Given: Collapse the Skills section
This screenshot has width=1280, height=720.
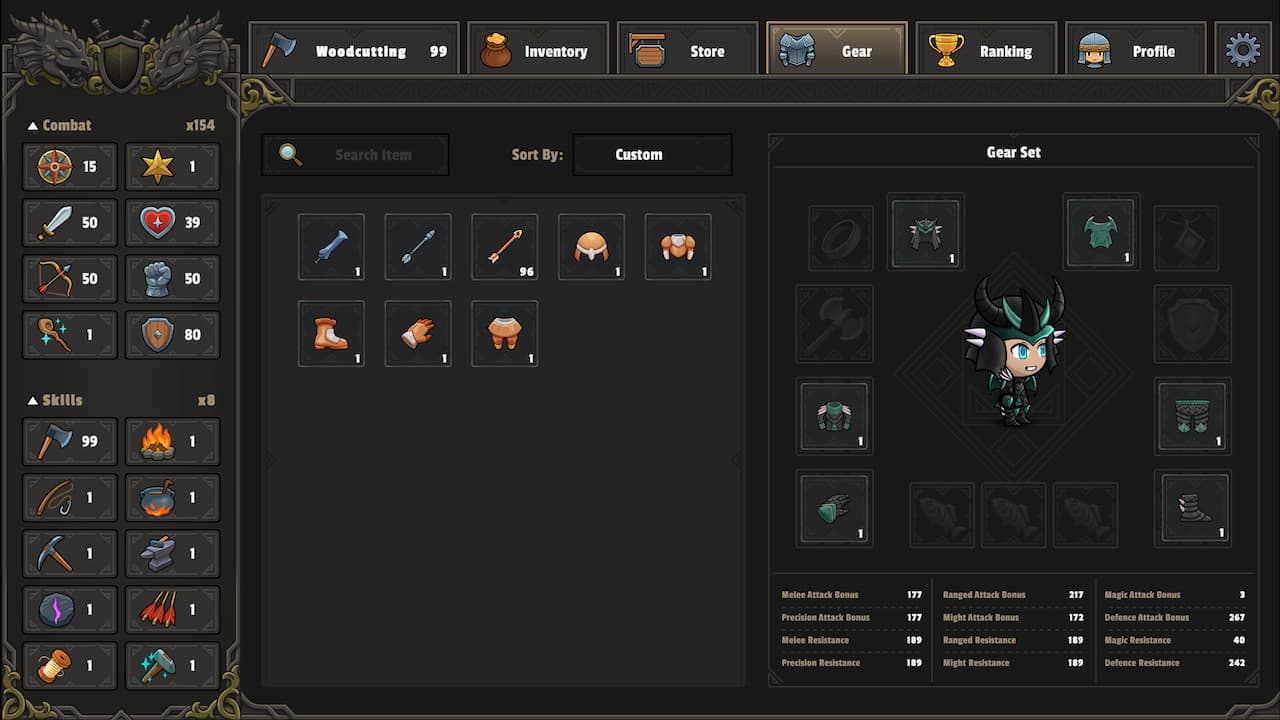Looking at the screenshot, I should click(33, 400).
